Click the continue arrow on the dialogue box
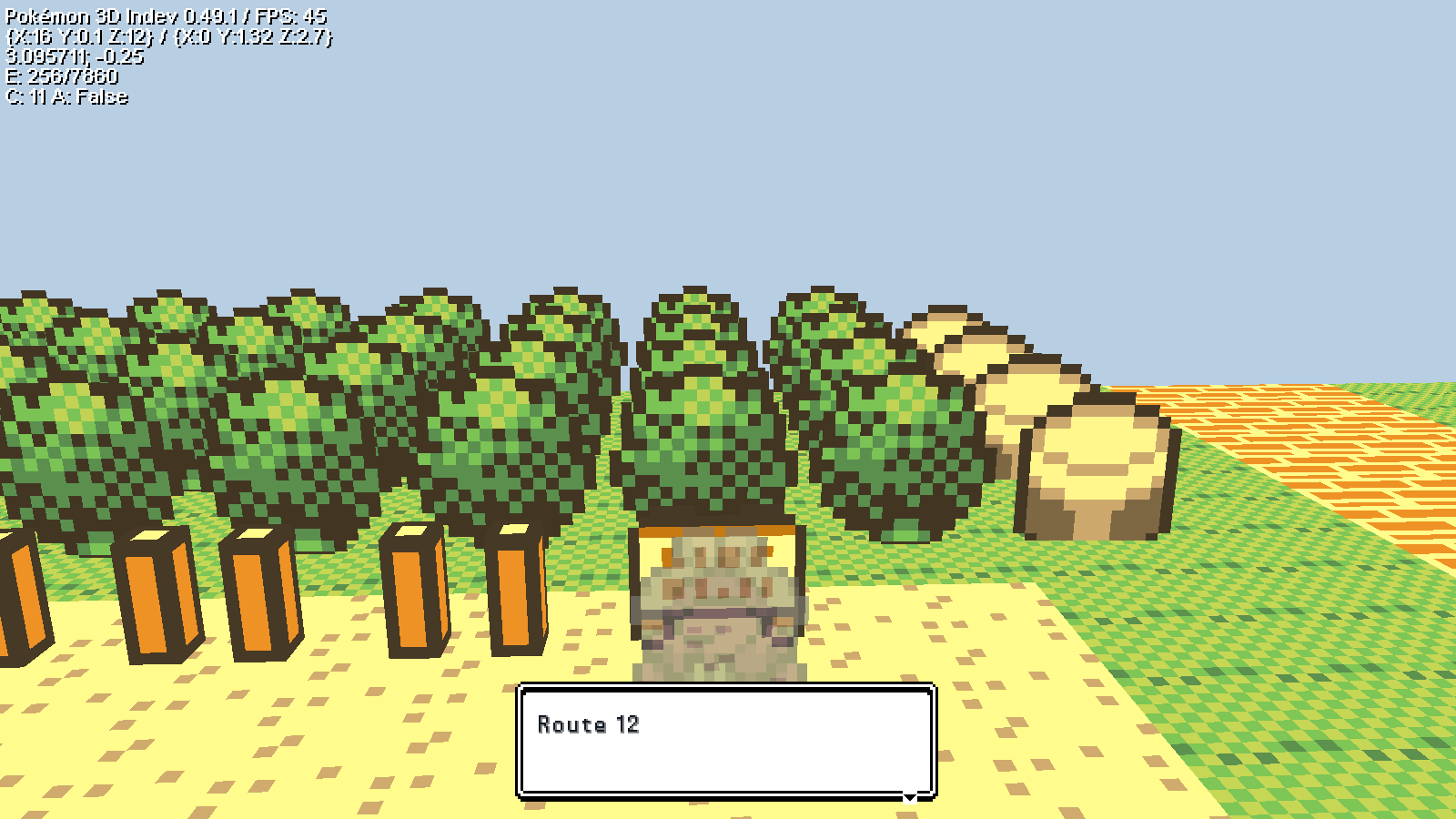The height and width of the screenshot is (819, 1456). pos(909,796)
